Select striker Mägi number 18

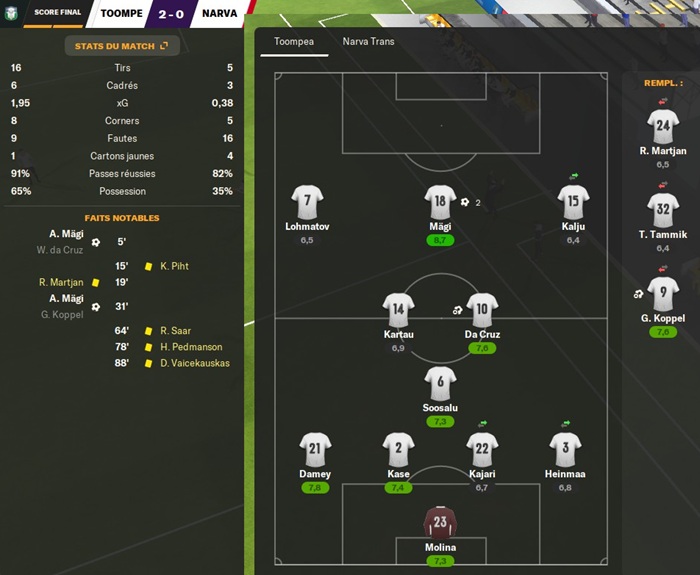439,203
